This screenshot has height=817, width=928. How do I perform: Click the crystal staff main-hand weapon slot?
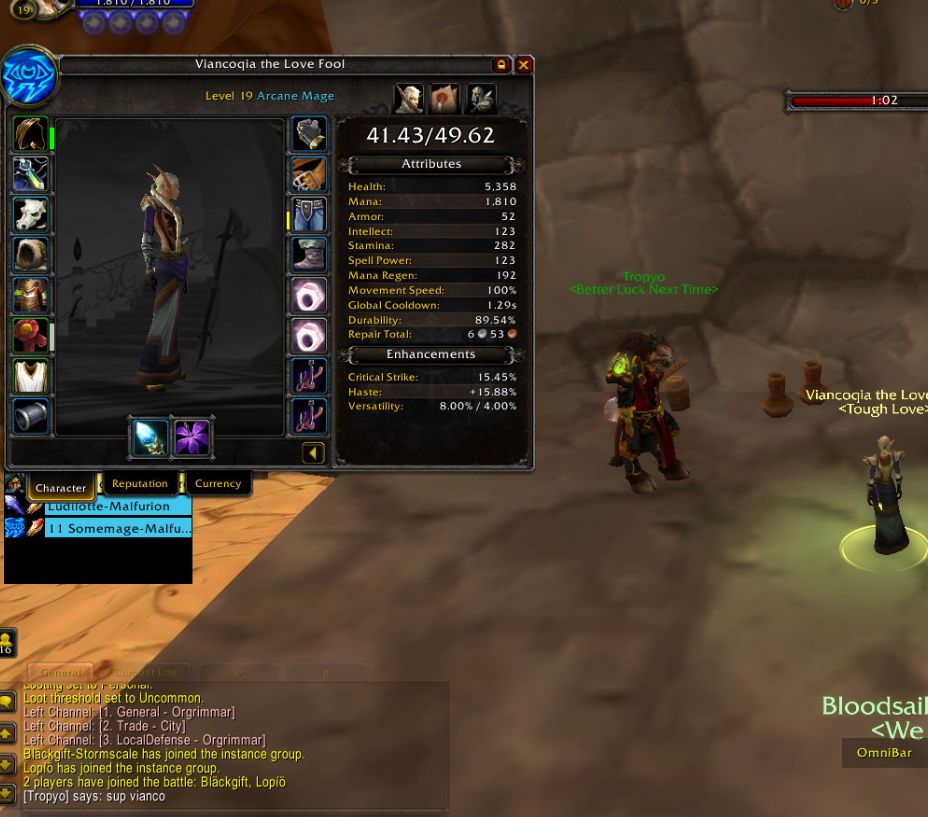149,437
